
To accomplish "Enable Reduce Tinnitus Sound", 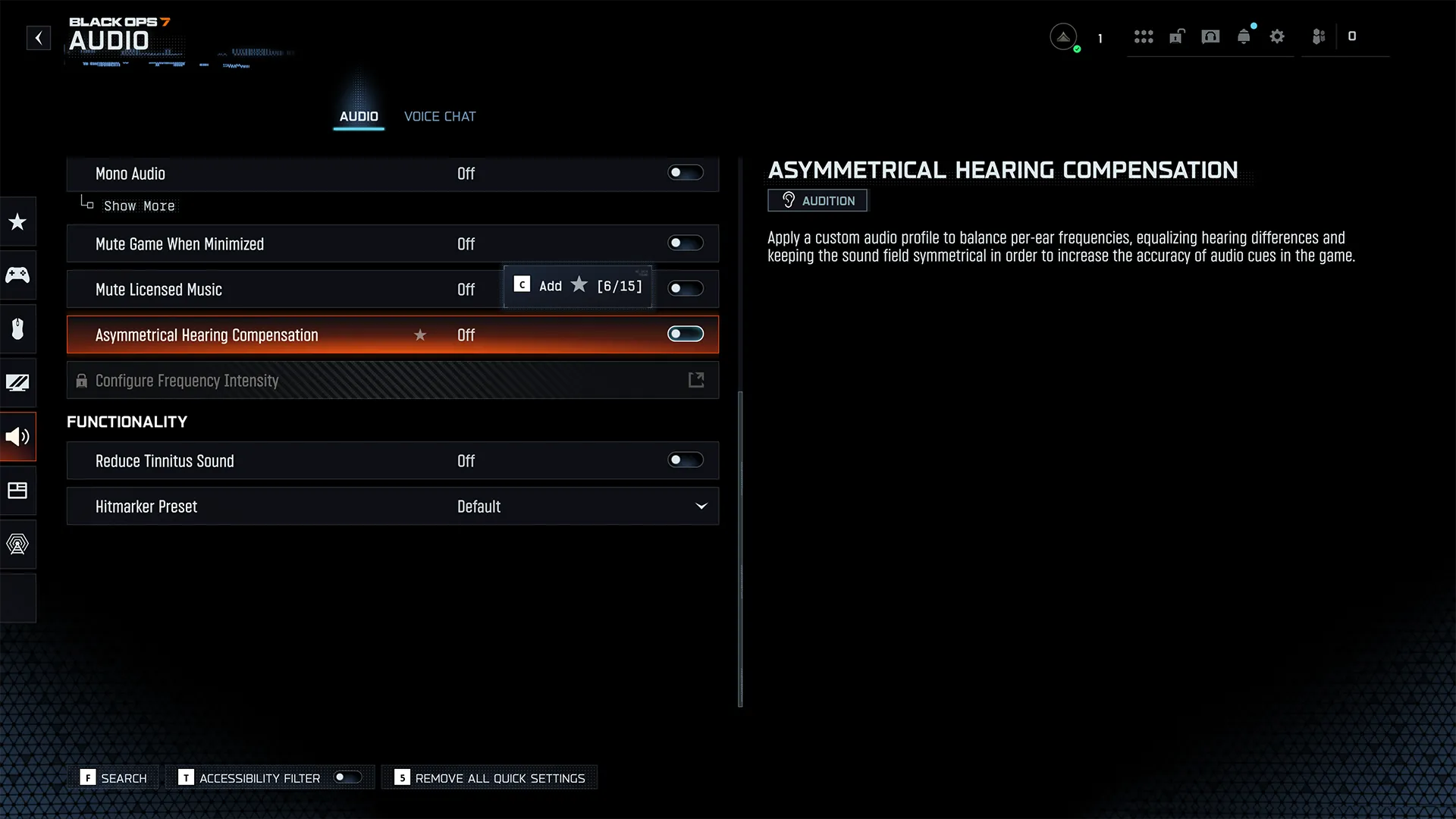I will pyautogui.click(x=685, y=460).
